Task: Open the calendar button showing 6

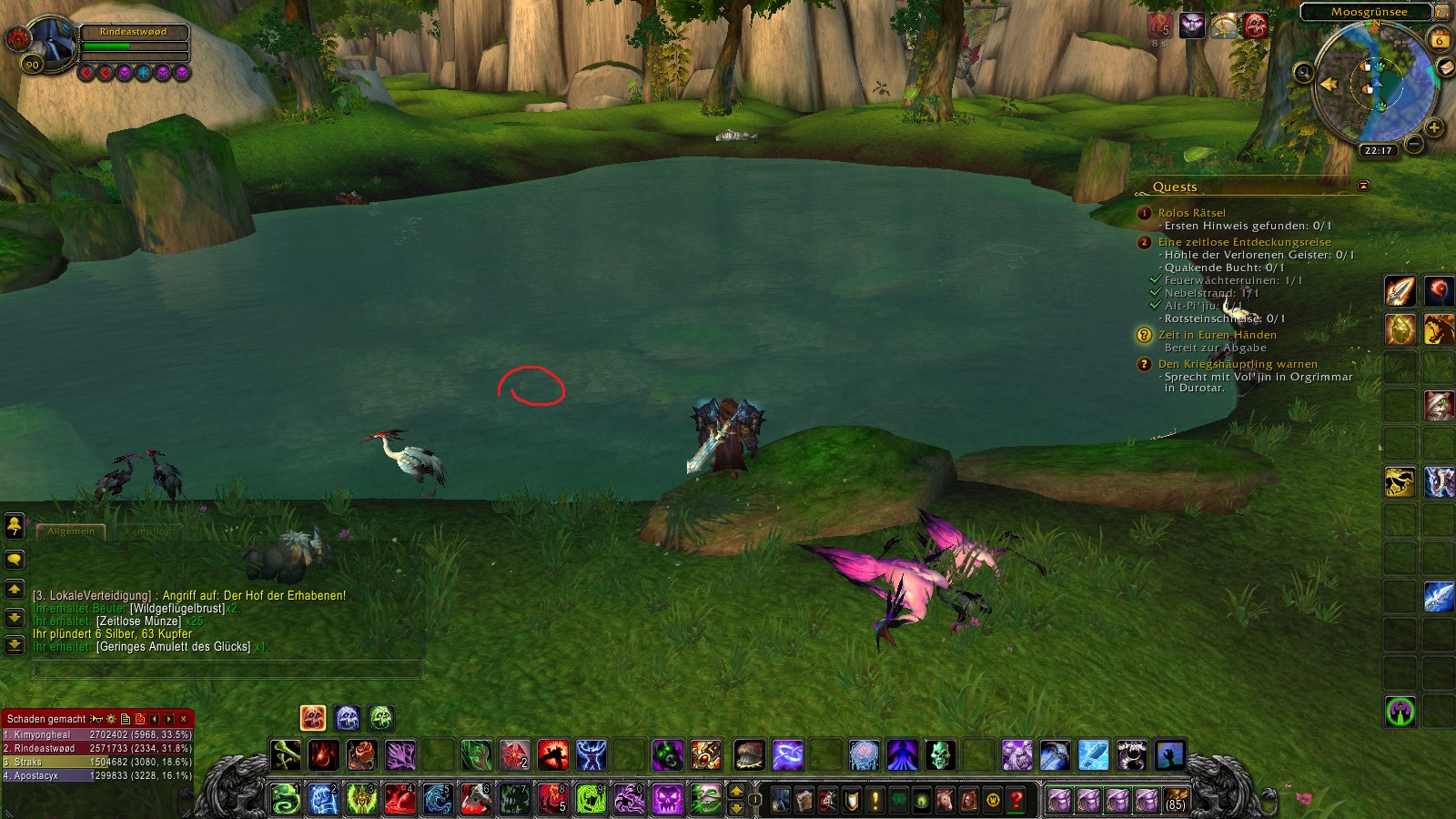Action: [x=1439, y=40]
